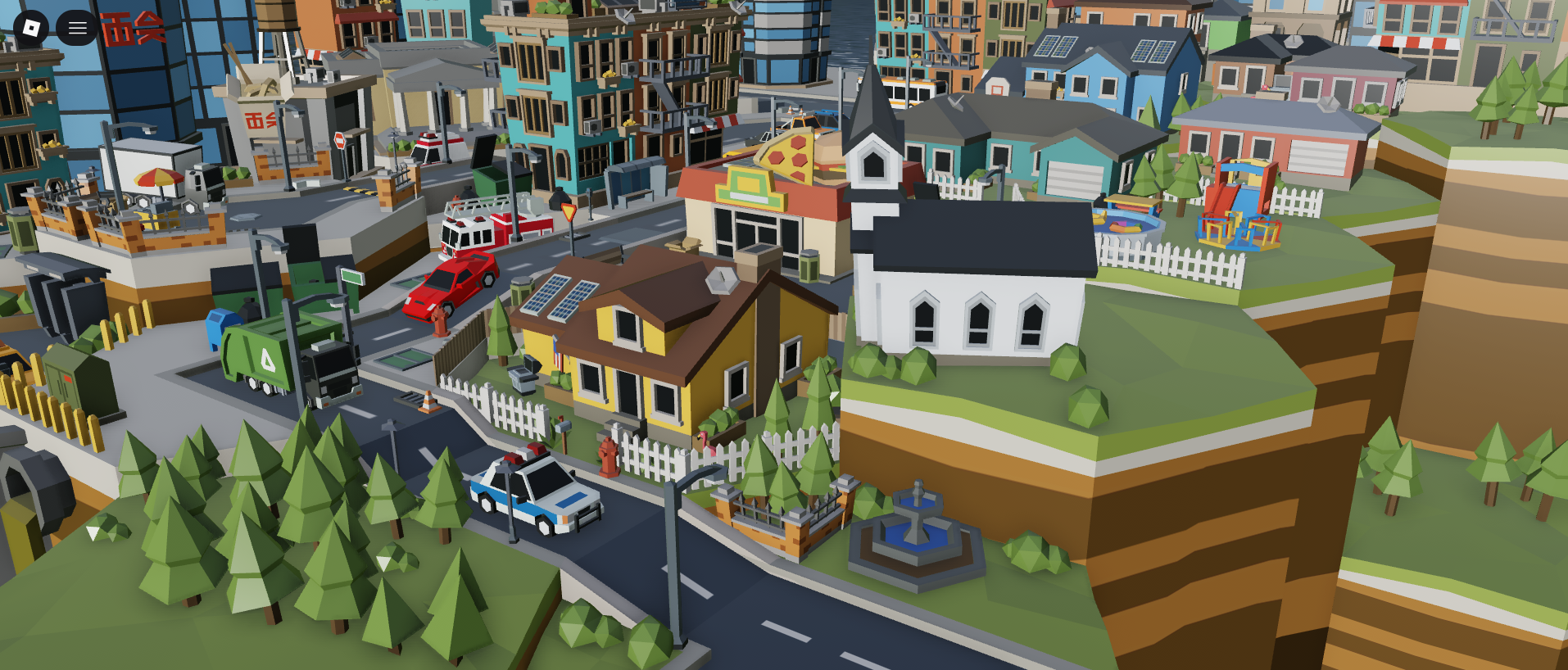This screenshot has height=670, width=1568.
Task: Open the Roblox logo menu
Action: 31,29
